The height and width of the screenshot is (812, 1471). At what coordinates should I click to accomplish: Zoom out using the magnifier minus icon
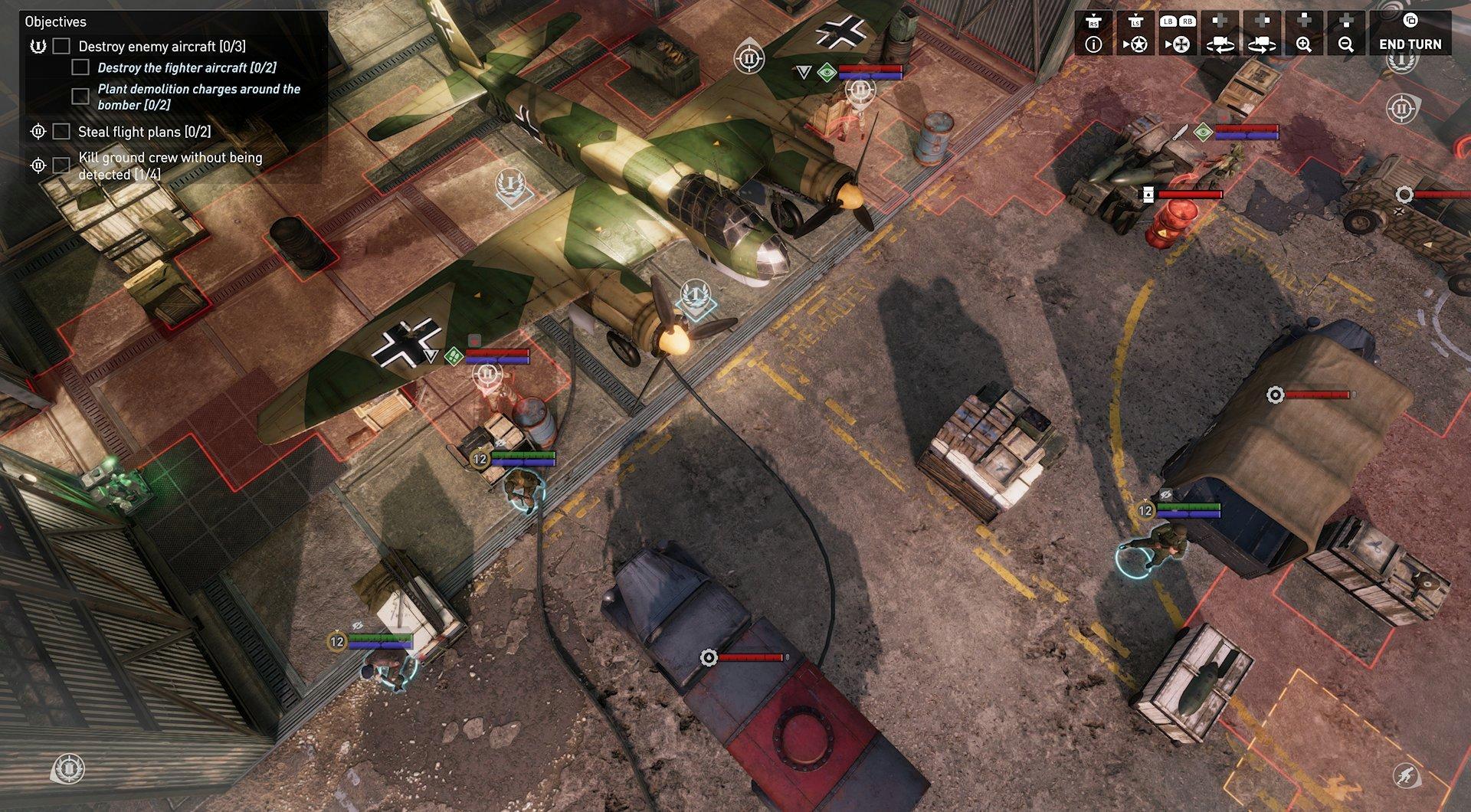1346,42
